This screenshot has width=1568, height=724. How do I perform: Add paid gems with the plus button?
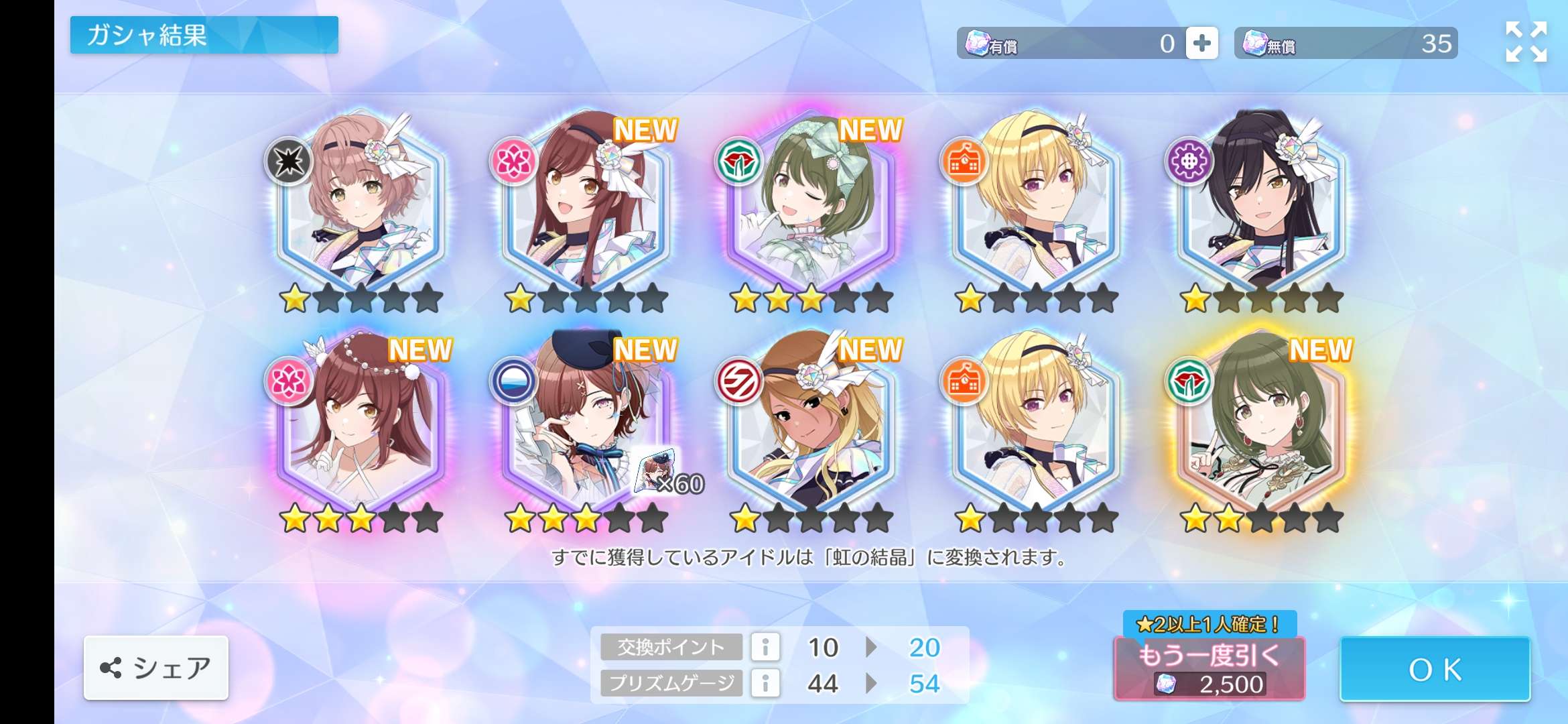coord(1201,44)
